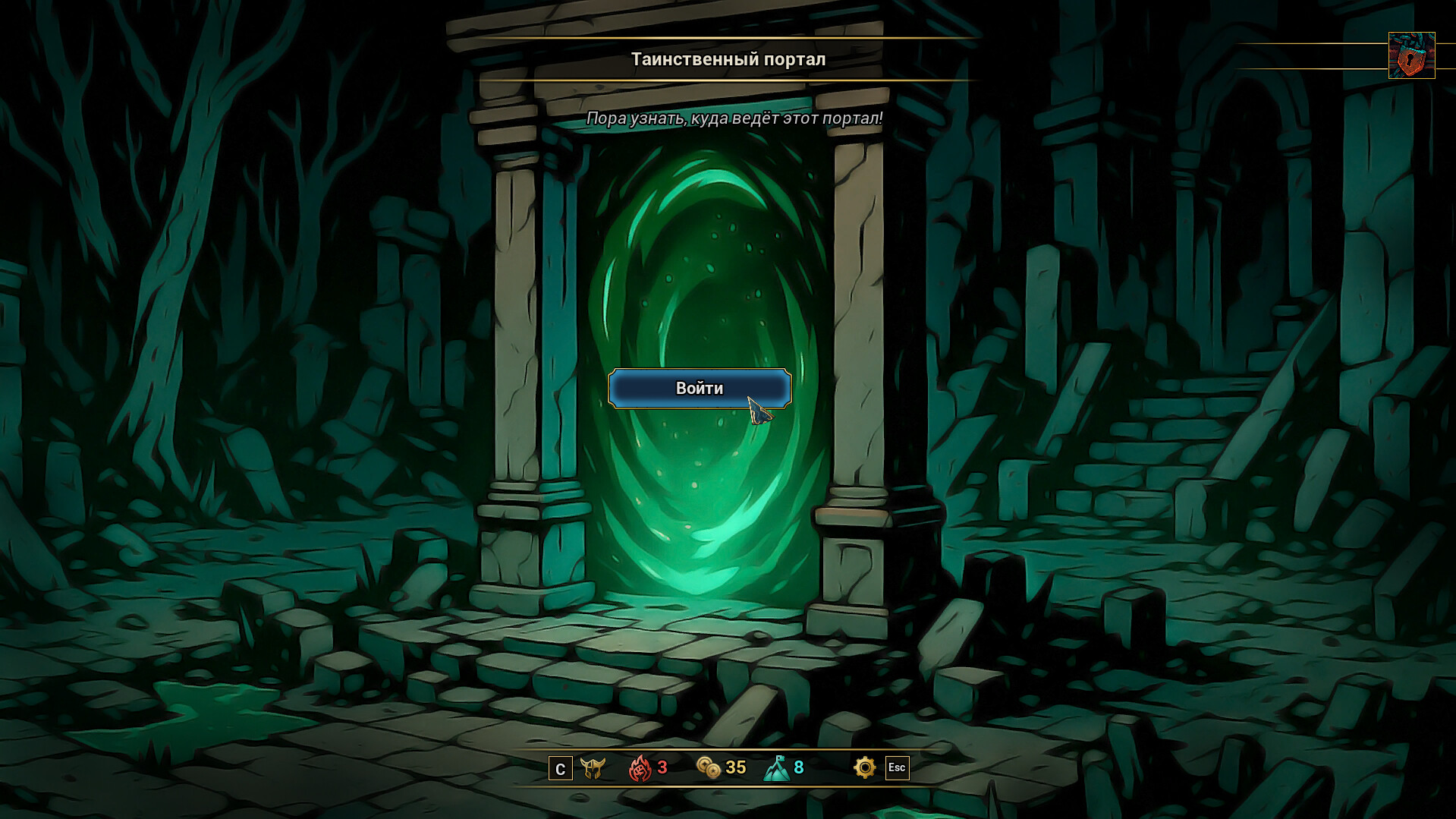Open the character screen via the helmet icon

(595, 767)
